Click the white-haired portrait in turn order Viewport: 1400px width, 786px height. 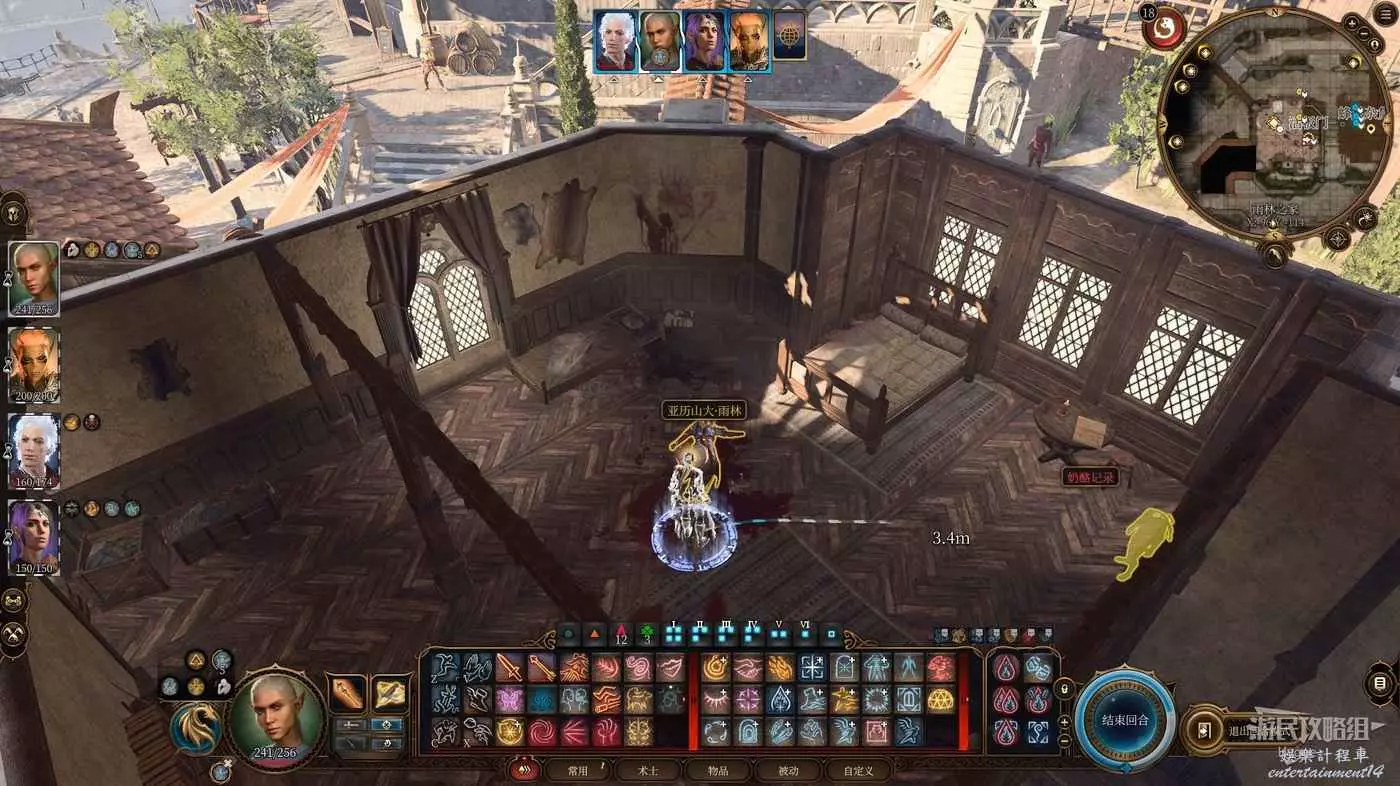coord(616,41)
